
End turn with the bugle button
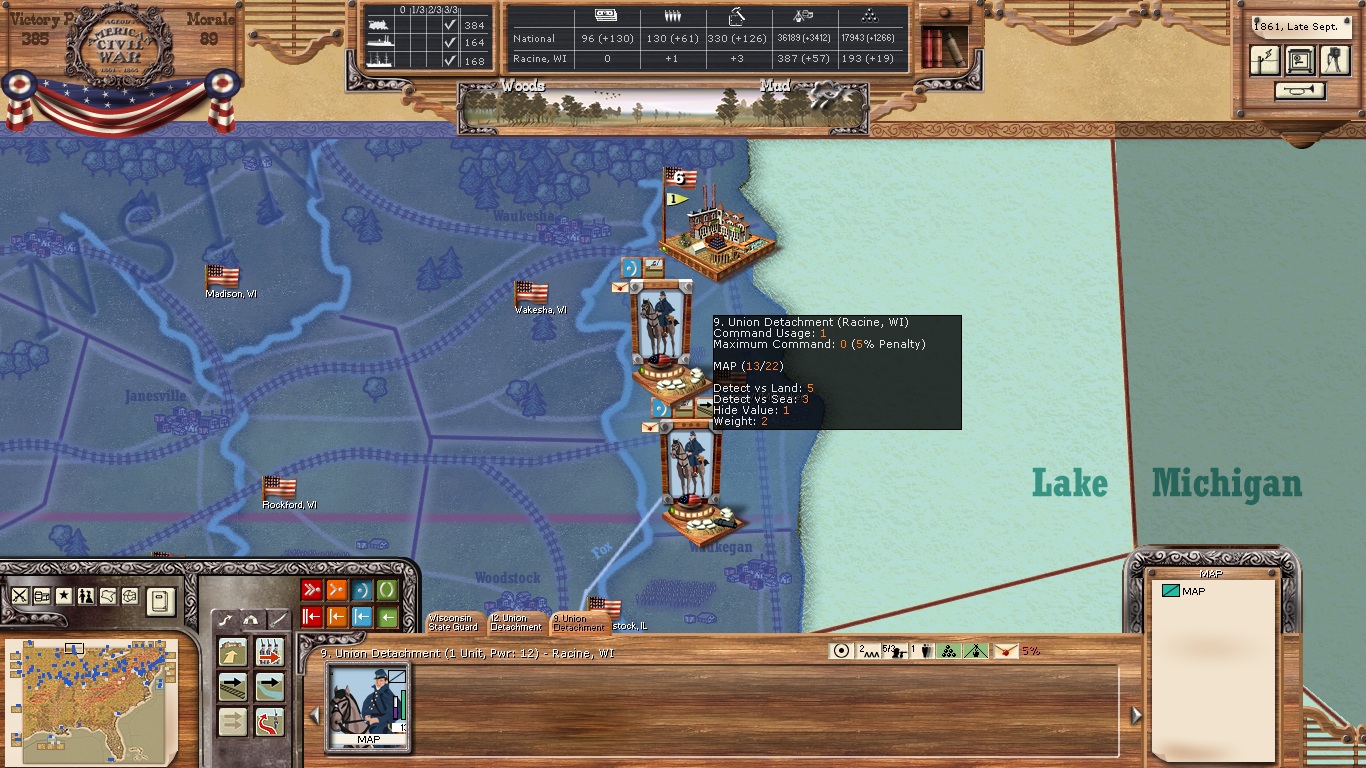(x=1299, y=91)
